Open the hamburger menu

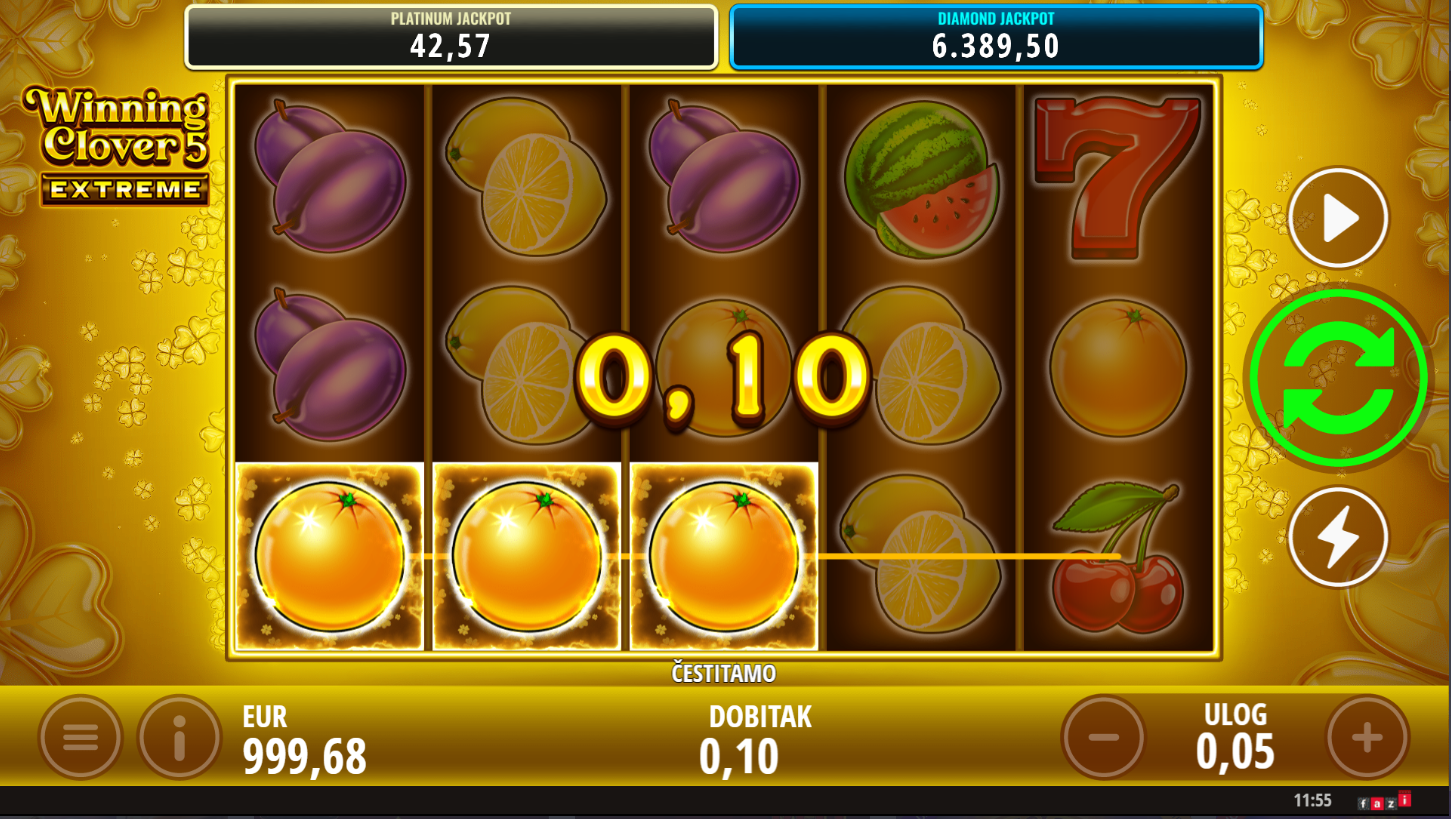[80, 738]
